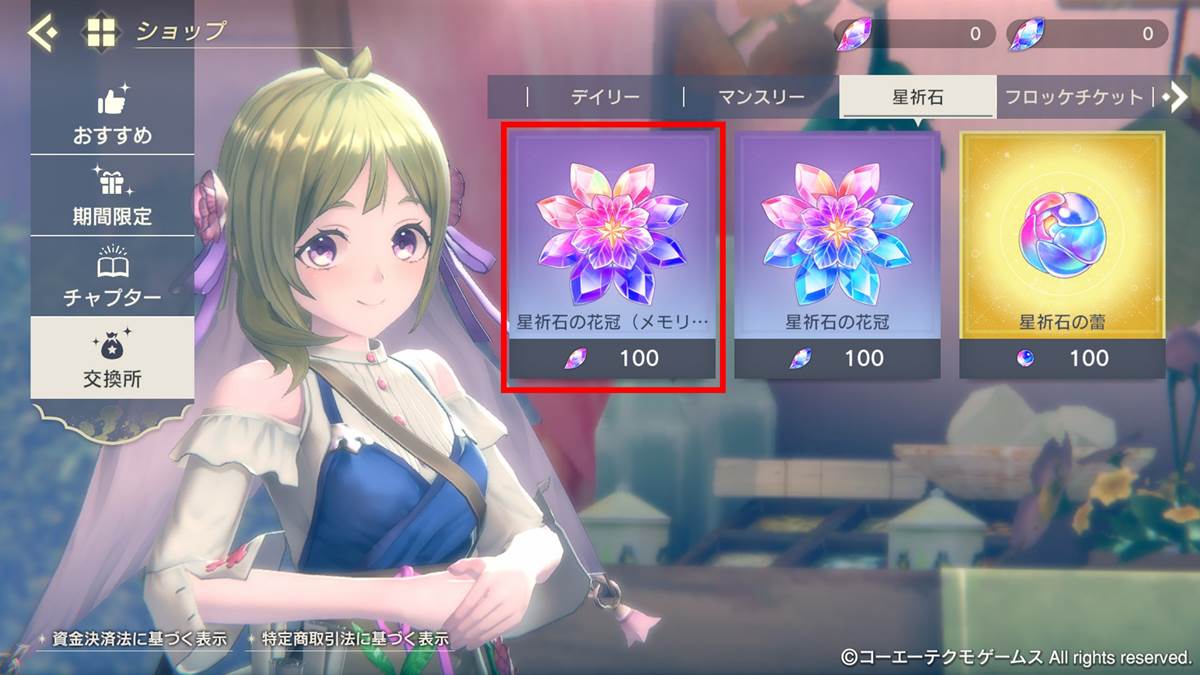Viewport: 1200px width, 675px height.
Task: Switch to the デイリー tab
Action: [604, 98]
